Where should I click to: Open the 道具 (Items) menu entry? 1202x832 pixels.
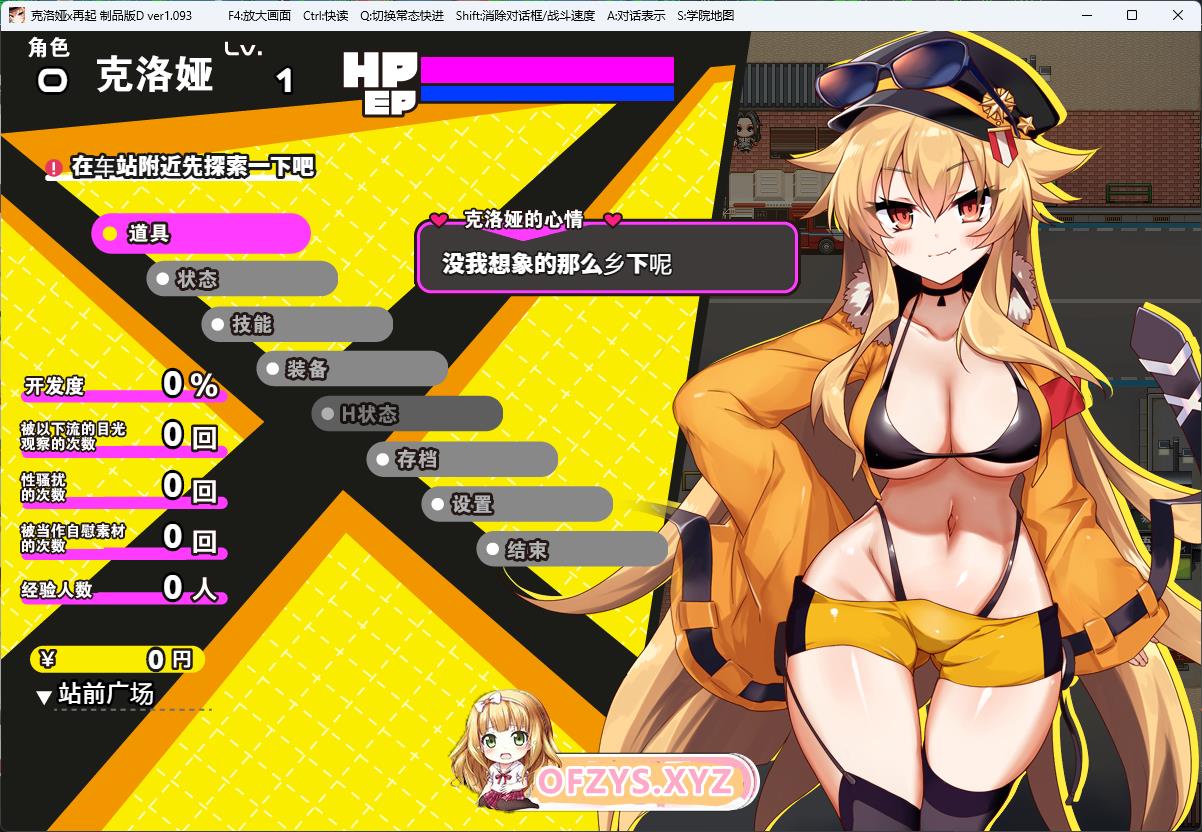tap(200, 234)
